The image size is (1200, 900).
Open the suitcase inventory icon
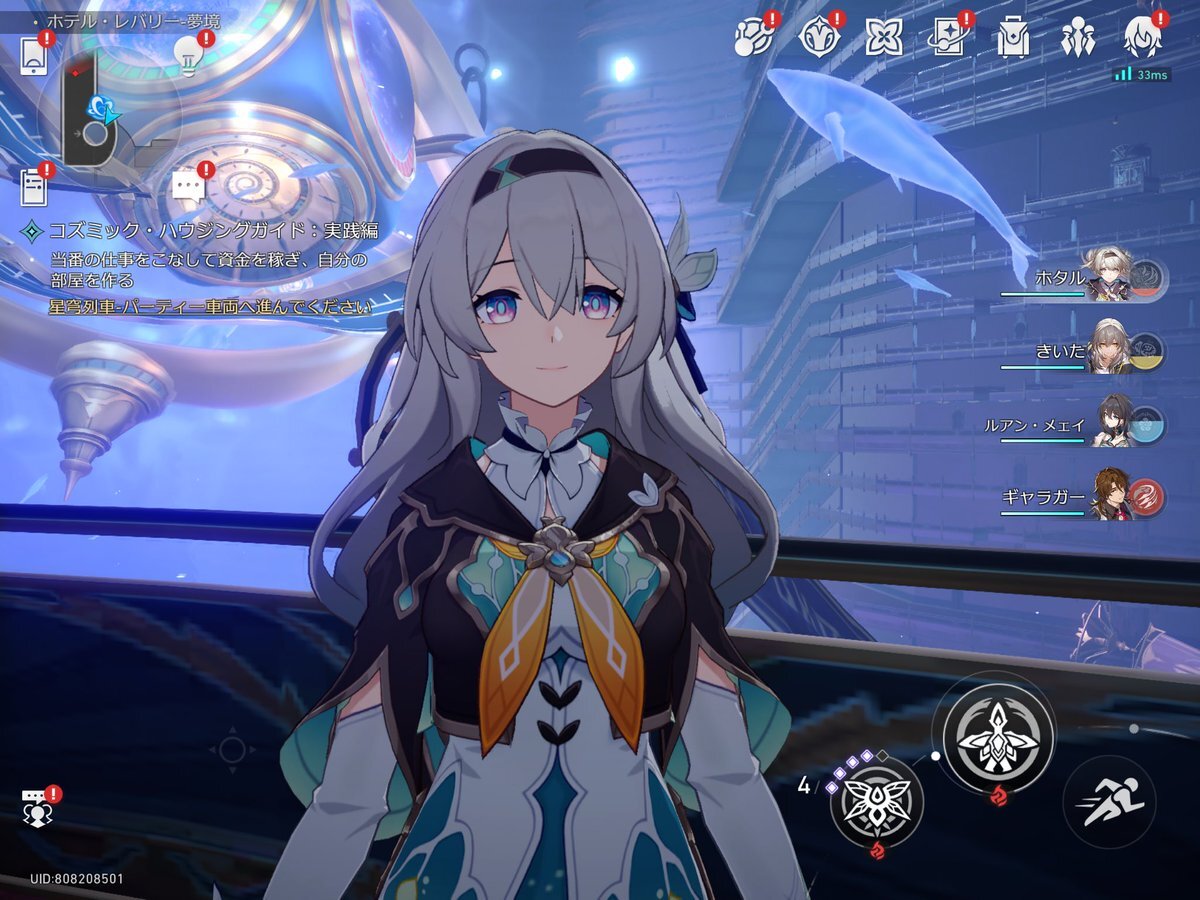coord(1012,38)
